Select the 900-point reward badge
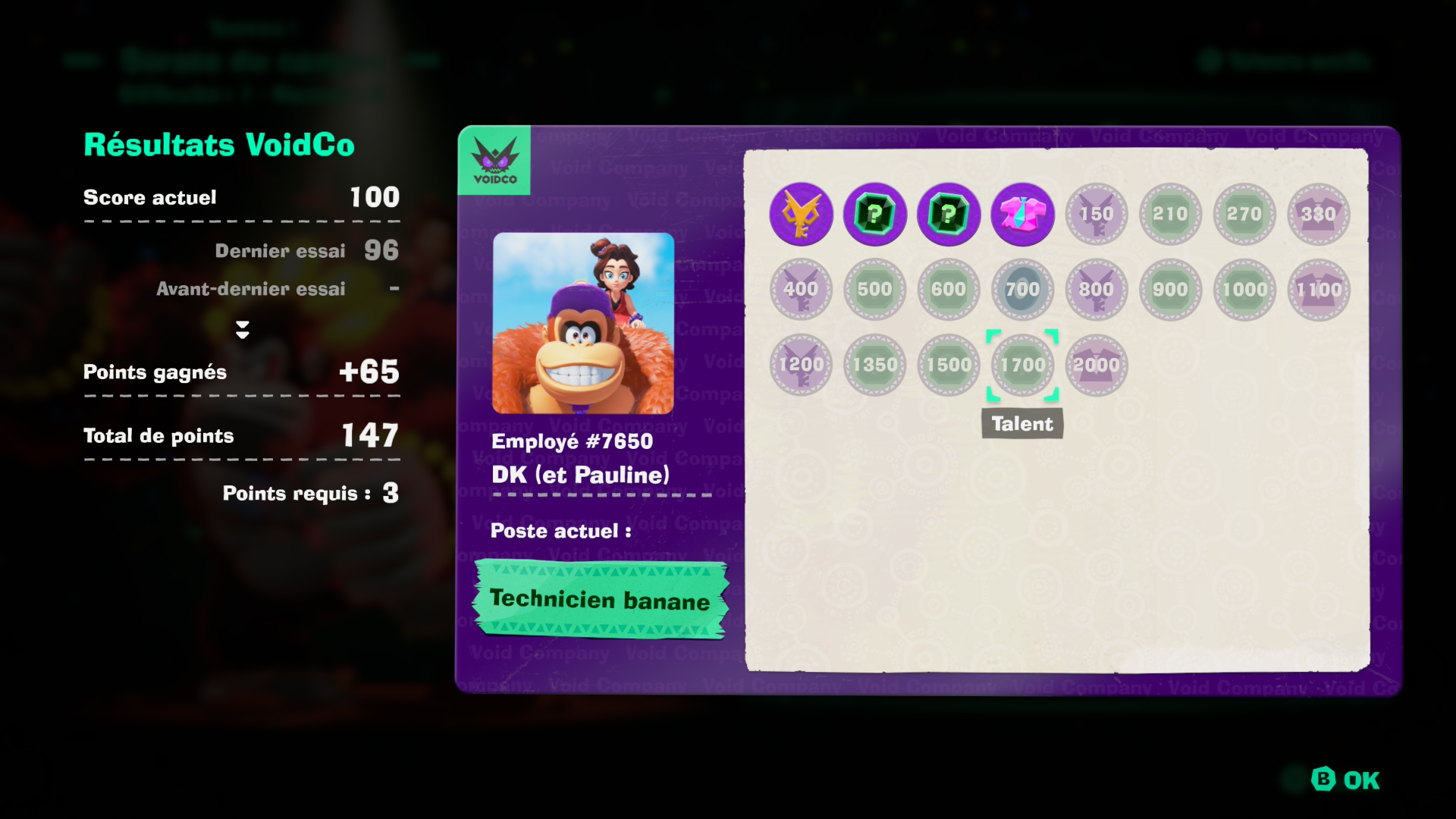 pos(1170,289)
